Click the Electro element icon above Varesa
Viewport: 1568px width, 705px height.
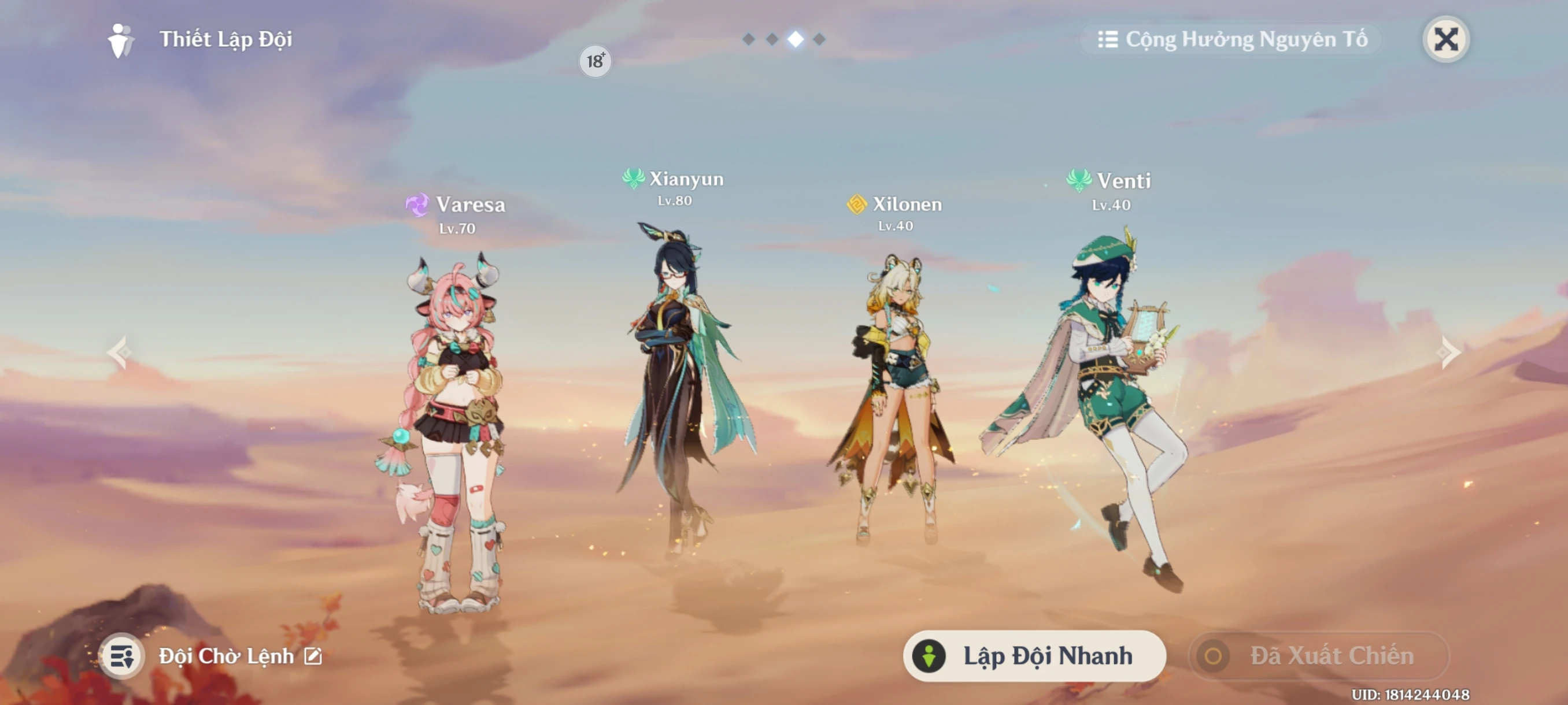pyautogui.click(x=418, y=205)
